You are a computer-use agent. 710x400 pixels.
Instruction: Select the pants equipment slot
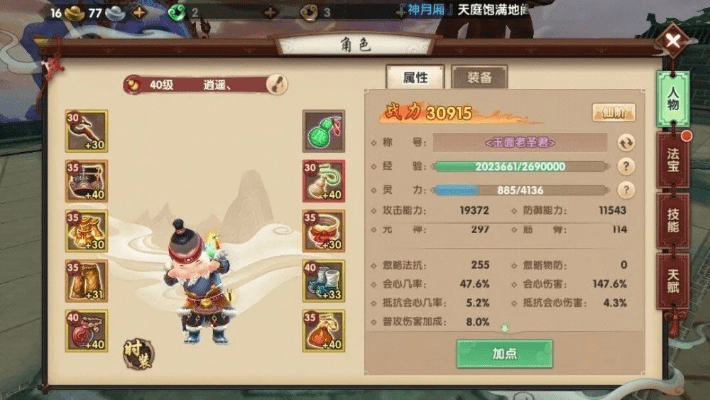coord(86,281)
